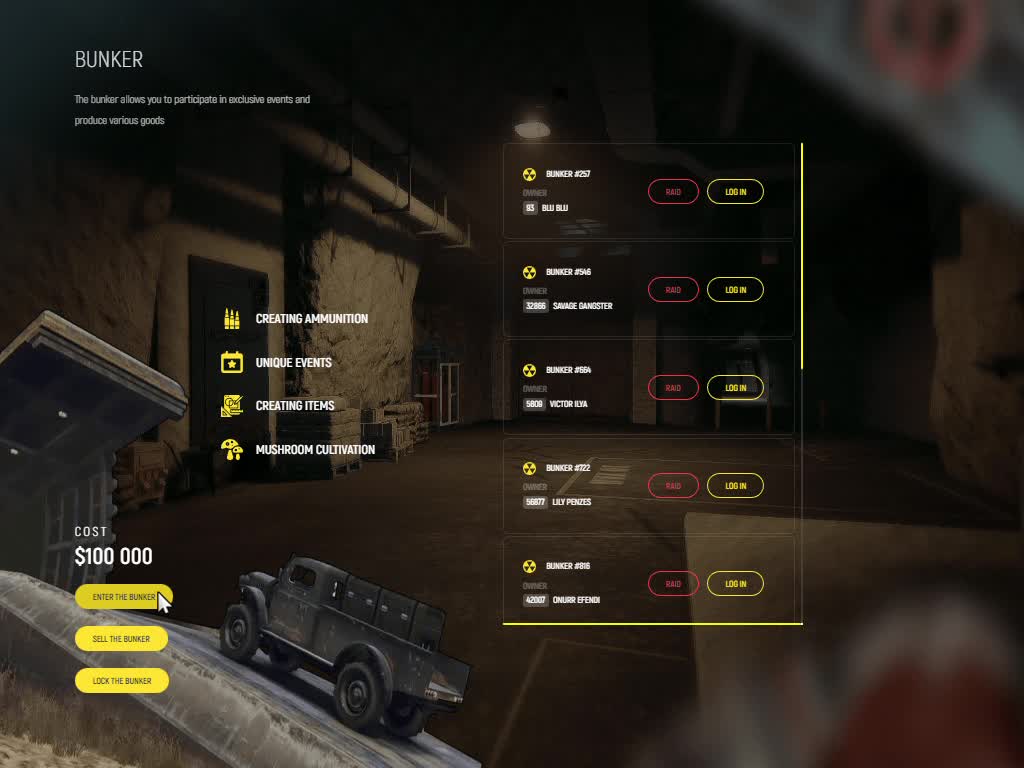Raid Lily Penzes' Bunker #722

coord(673,486)
